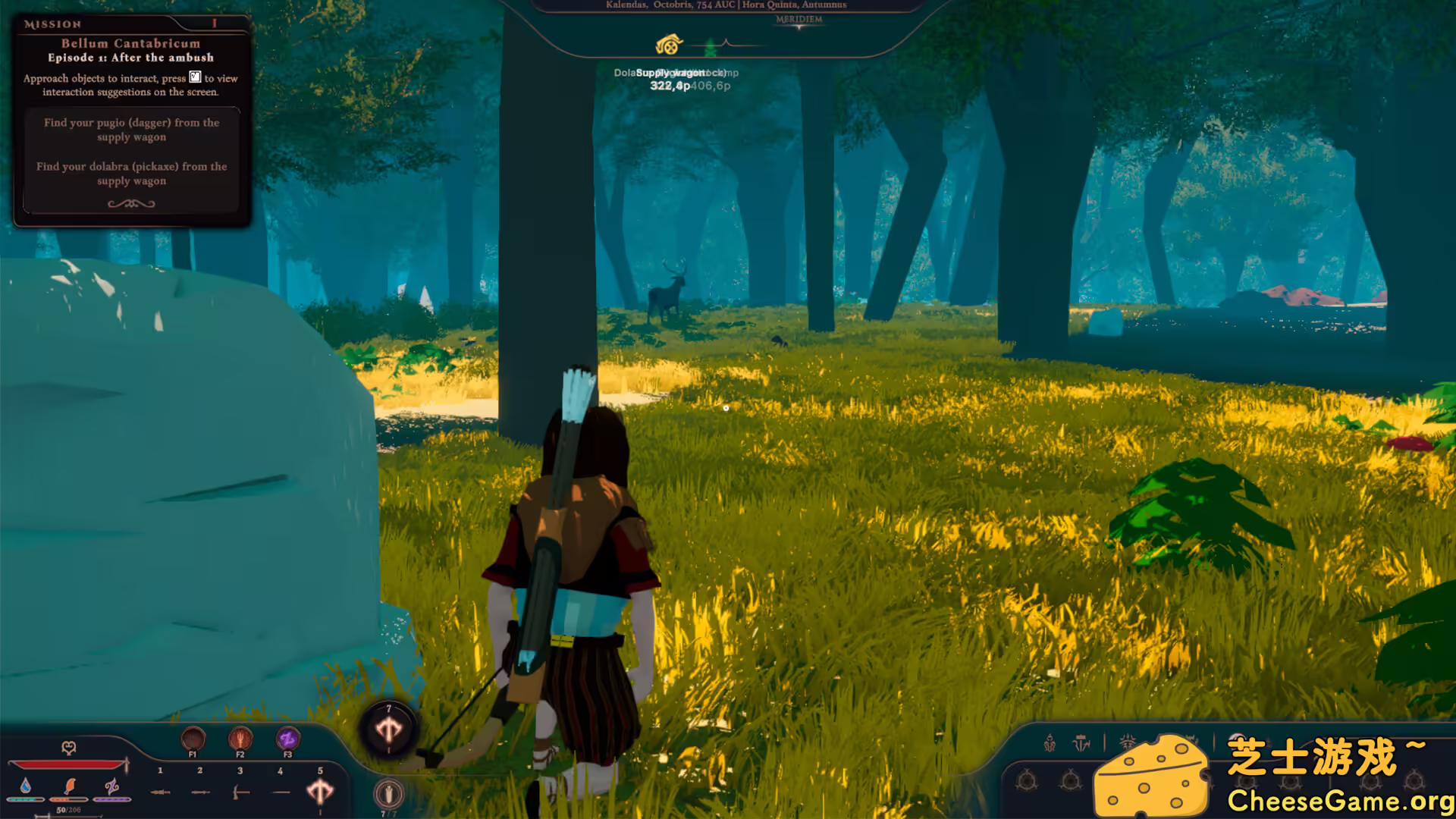Select the dagger in hotbar slot 1
This screenshot has height=819, width=1456.
pos(160,792)
